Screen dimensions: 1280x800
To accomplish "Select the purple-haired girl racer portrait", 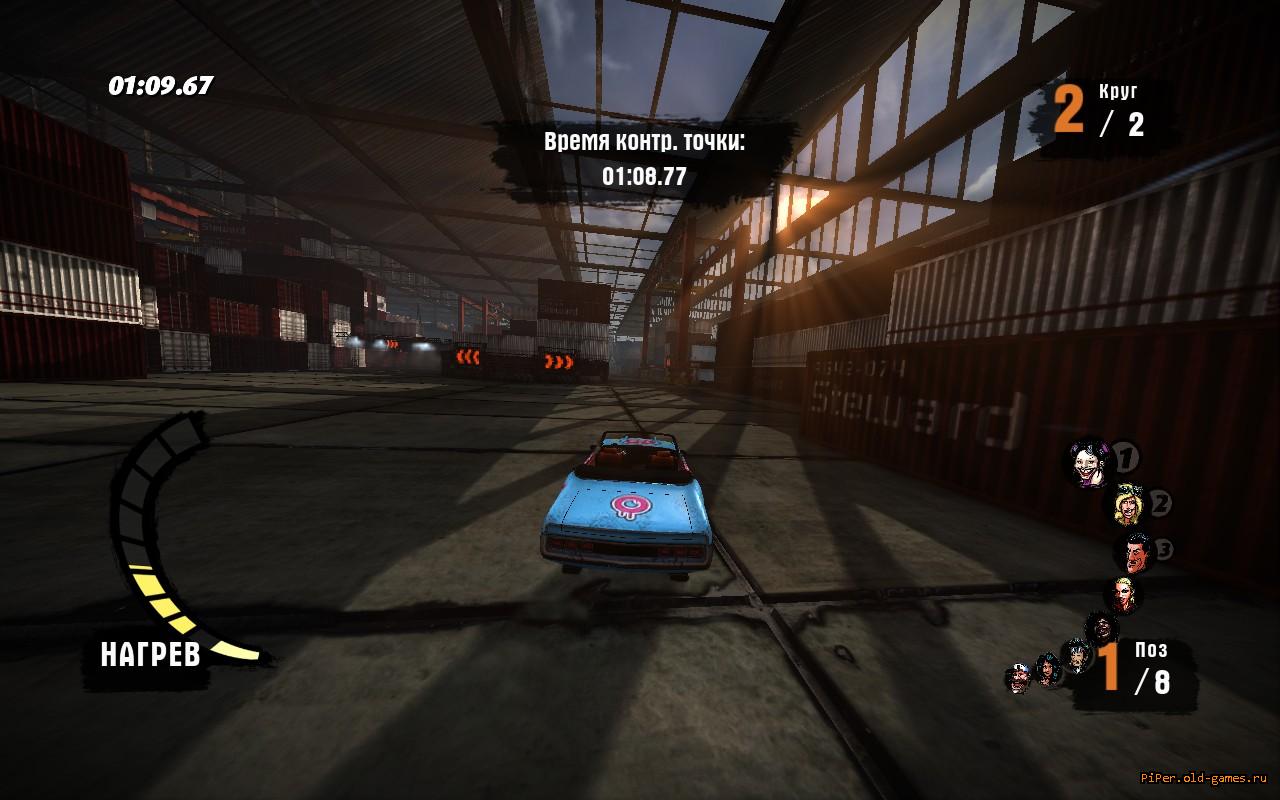I will pyautogui.click(x=1089, y=463).
